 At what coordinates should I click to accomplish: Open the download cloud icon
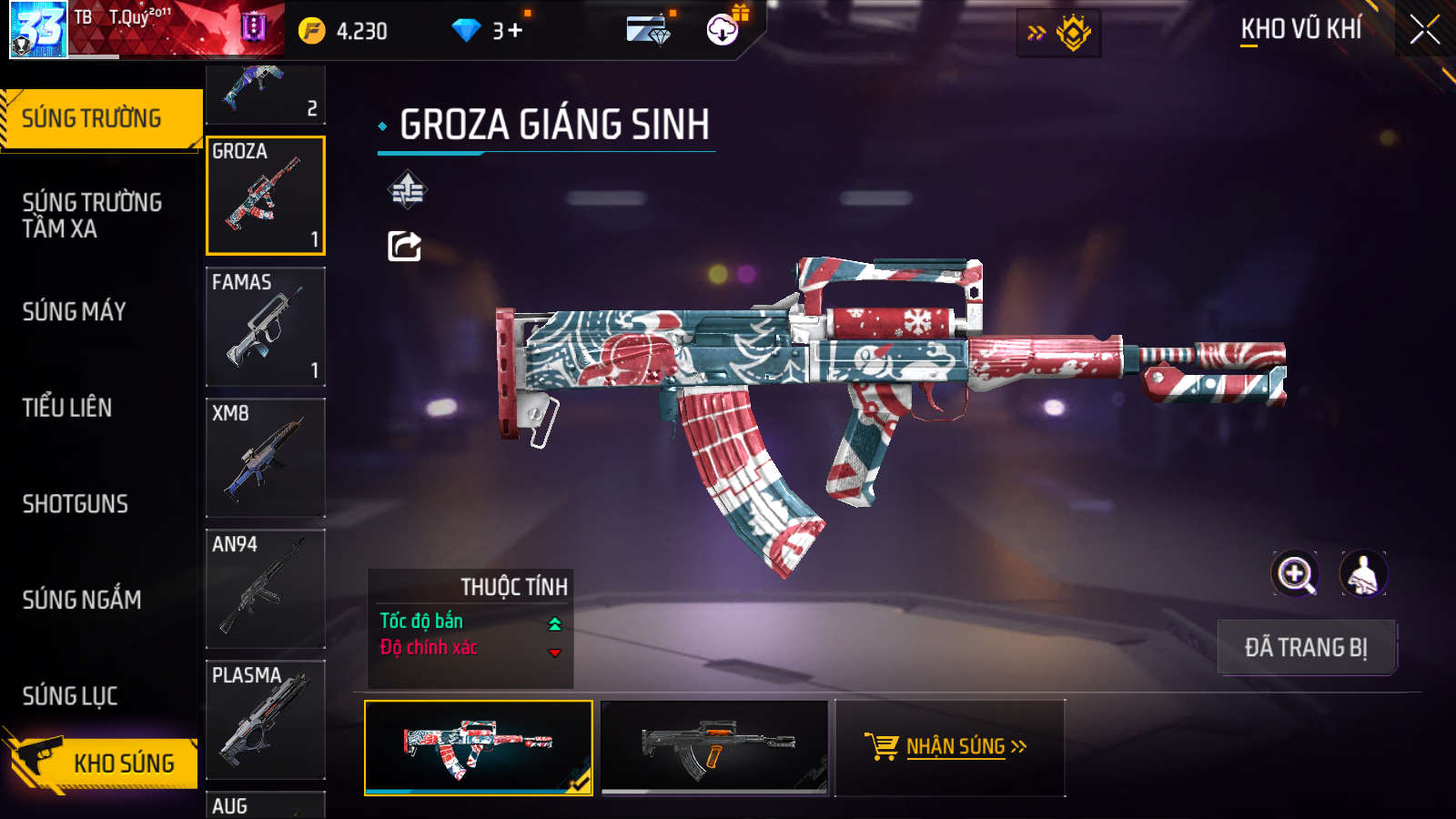pyautogui.click(x=723, y=30)
